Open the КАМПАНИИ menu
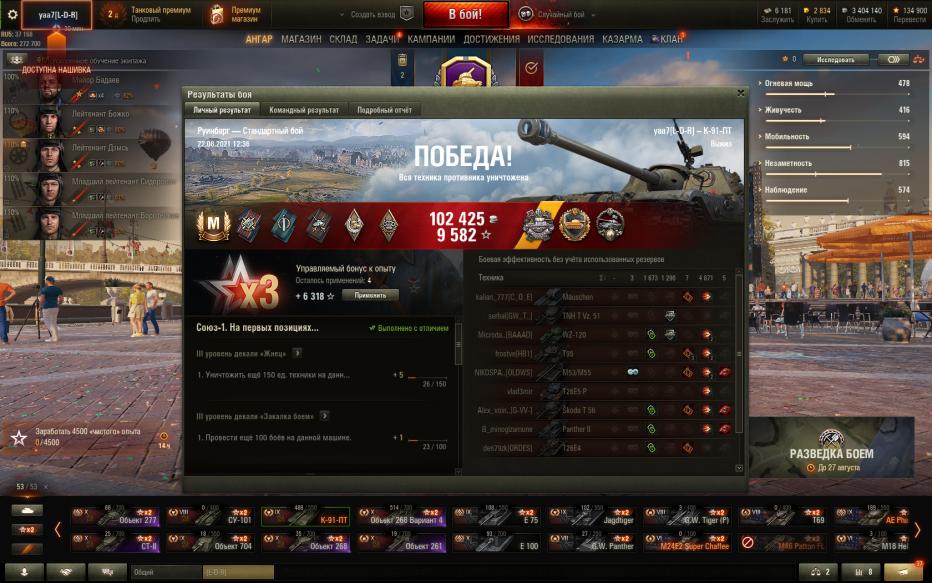The height and width of the screenshot is (583, 932). pos(431,39)
